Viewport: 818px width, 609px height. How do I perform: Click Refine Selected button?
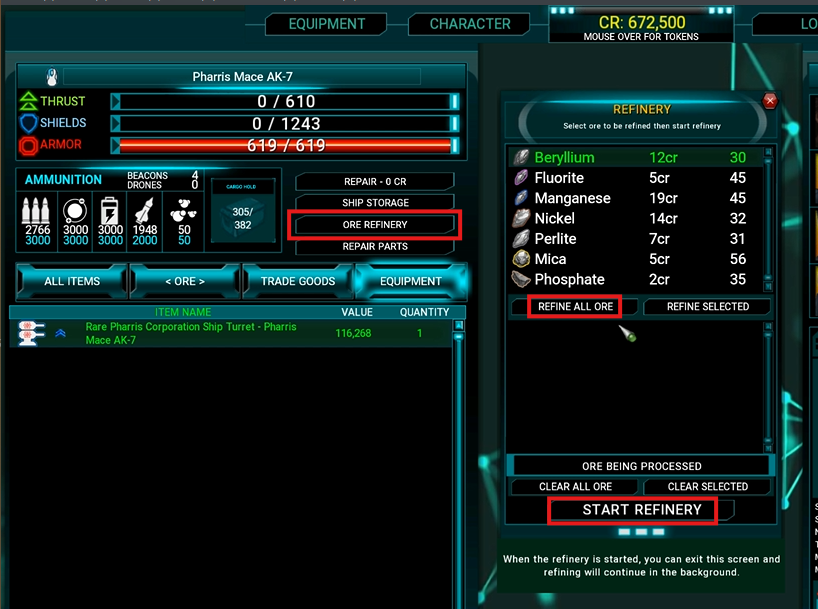coord(708,307)
